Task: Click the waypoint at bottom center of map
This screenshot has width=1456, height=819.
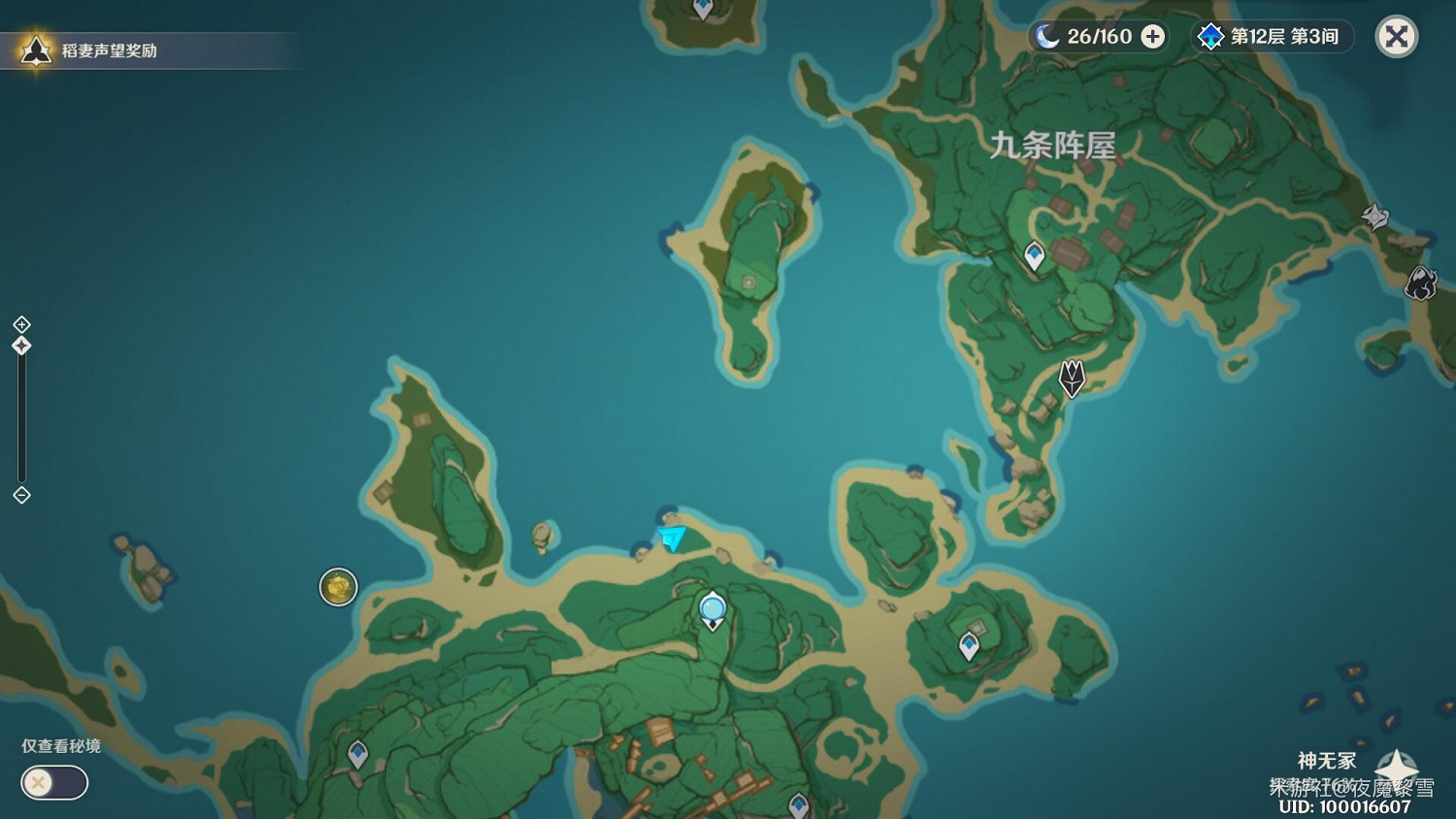Action: [x=798, y=805]
